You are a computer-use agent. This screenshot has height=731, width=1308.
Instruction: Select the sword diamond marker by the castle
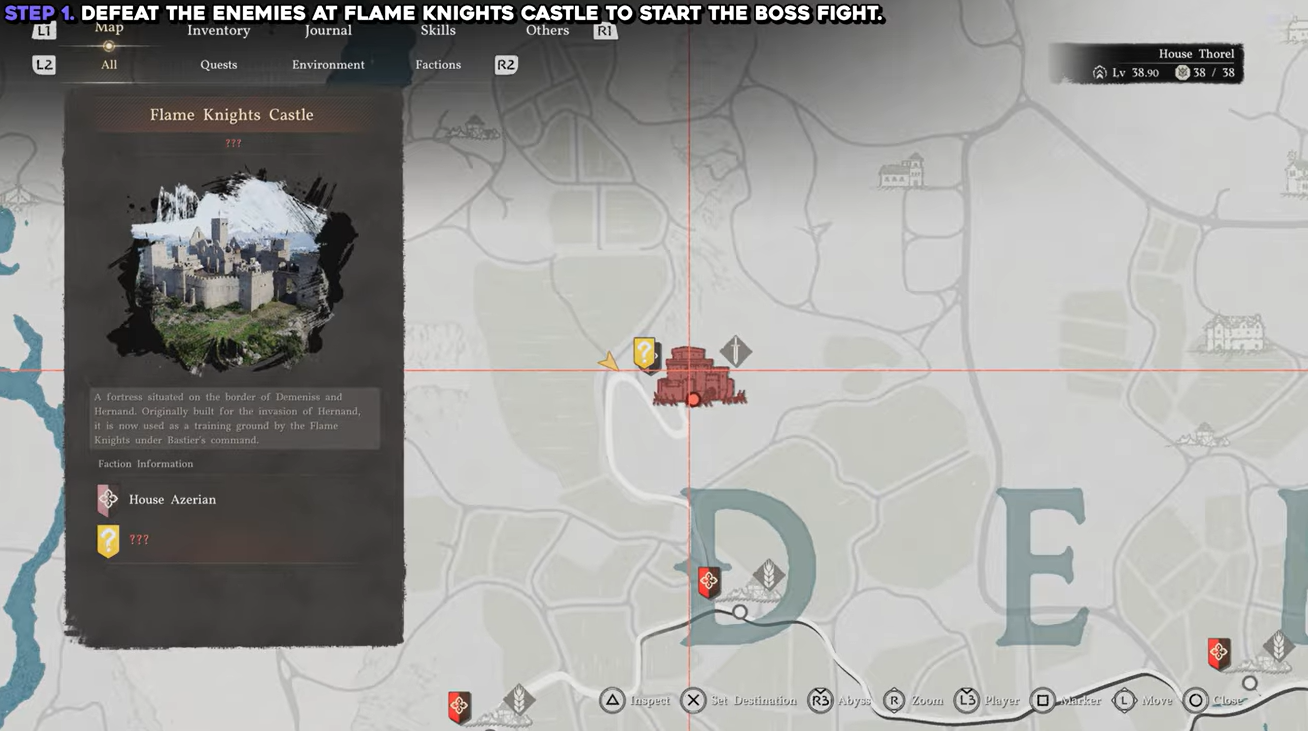coord(736,351)
